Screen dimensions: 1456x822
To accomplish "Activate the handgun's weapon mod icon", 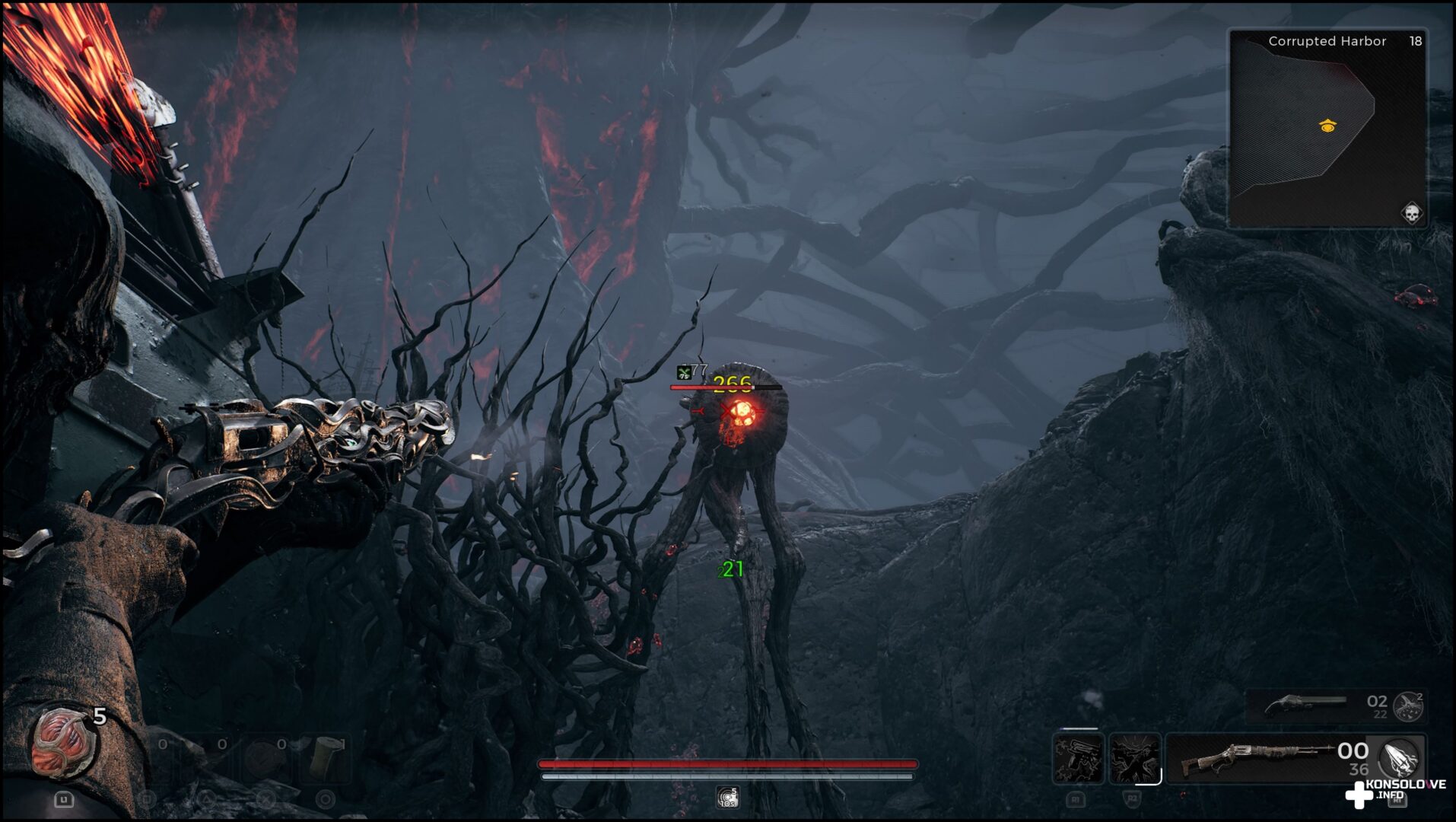I will (1409, 706).
